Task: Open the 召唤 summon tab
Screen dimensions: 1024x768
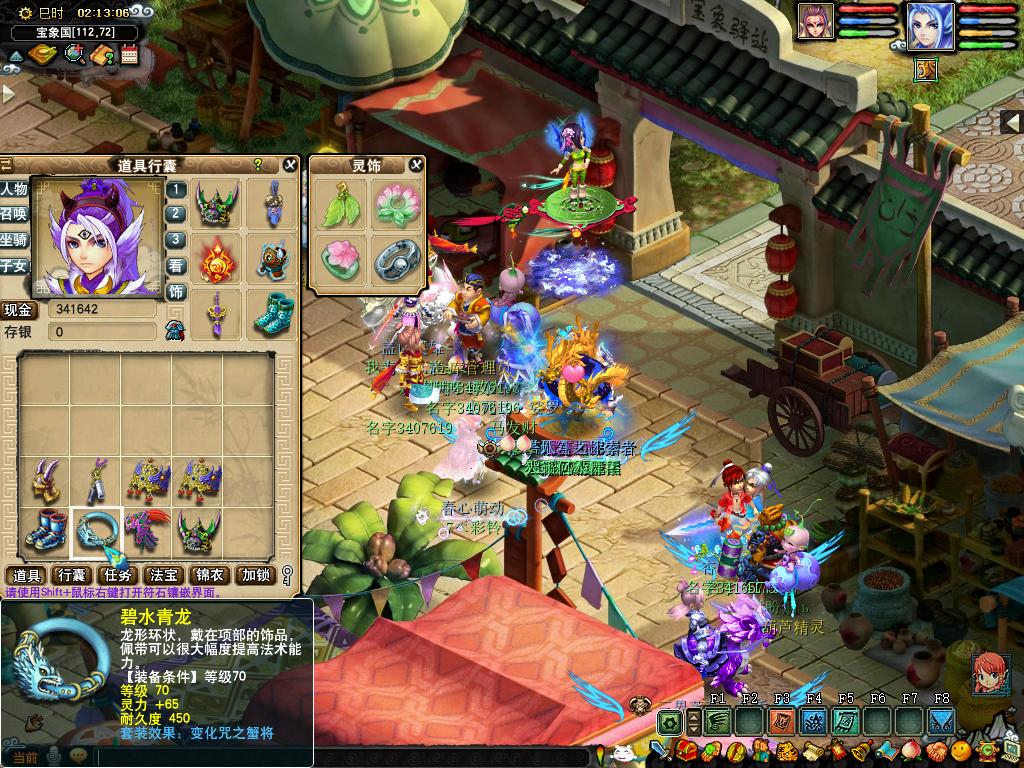Action: [14, 214]
